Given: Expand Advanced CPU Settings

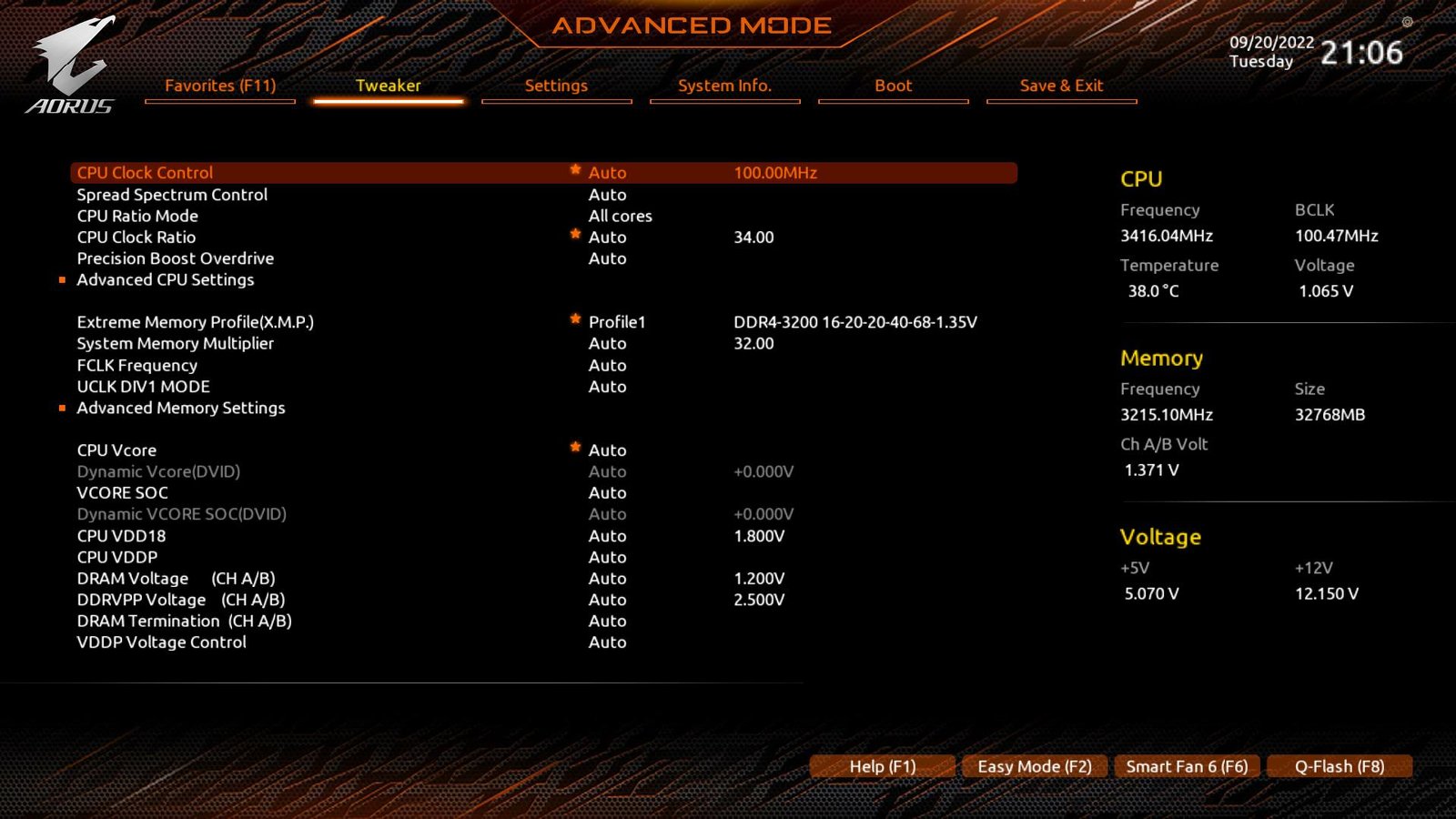Looking at the screenshot, I should pyautogui.click(x=165, y=279).
